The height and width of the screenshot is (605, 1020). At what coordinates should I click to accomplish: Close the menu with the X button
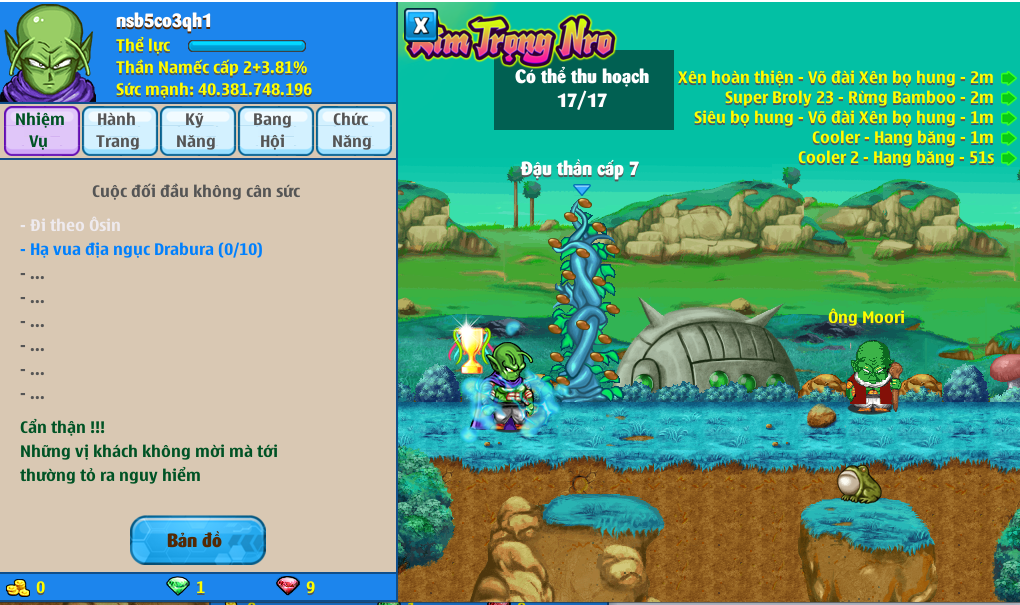point(421,25)
